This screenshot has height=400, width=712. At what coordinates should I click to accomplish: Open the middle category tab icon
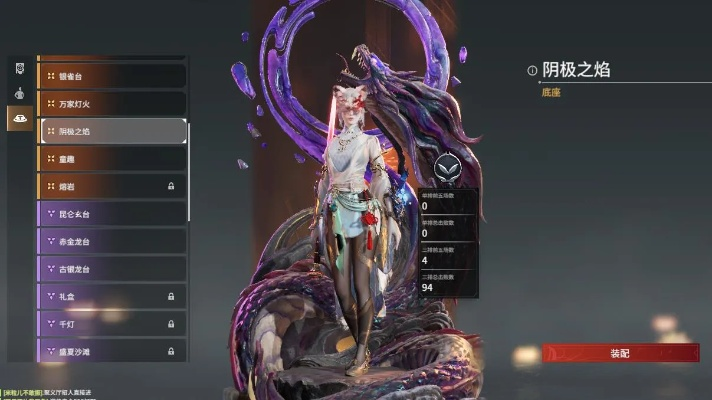[x=19, y=93]
